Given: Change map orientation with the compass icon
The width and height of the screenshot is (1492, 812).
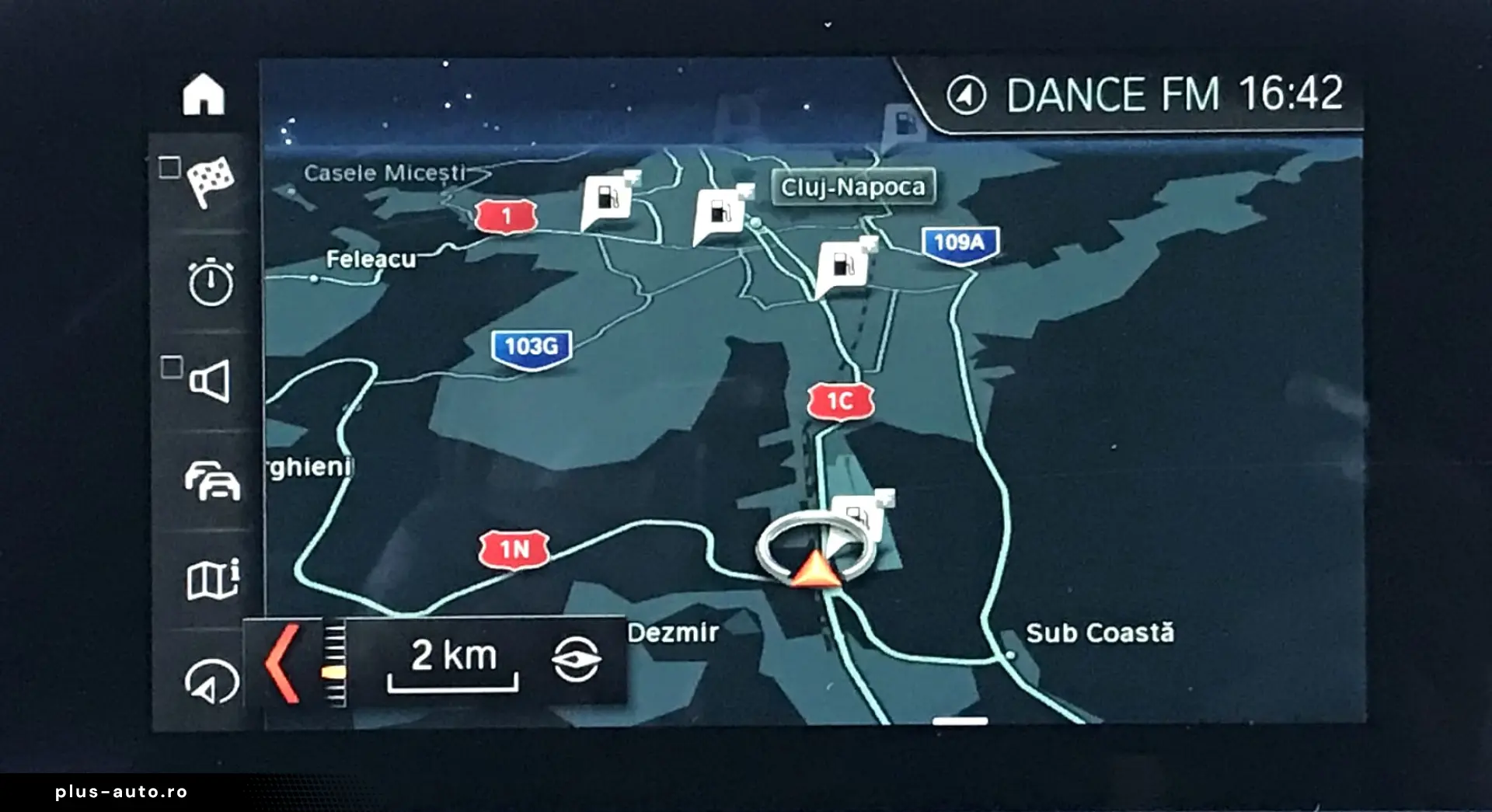Looking at the screenshot, I should click(576, 660).
